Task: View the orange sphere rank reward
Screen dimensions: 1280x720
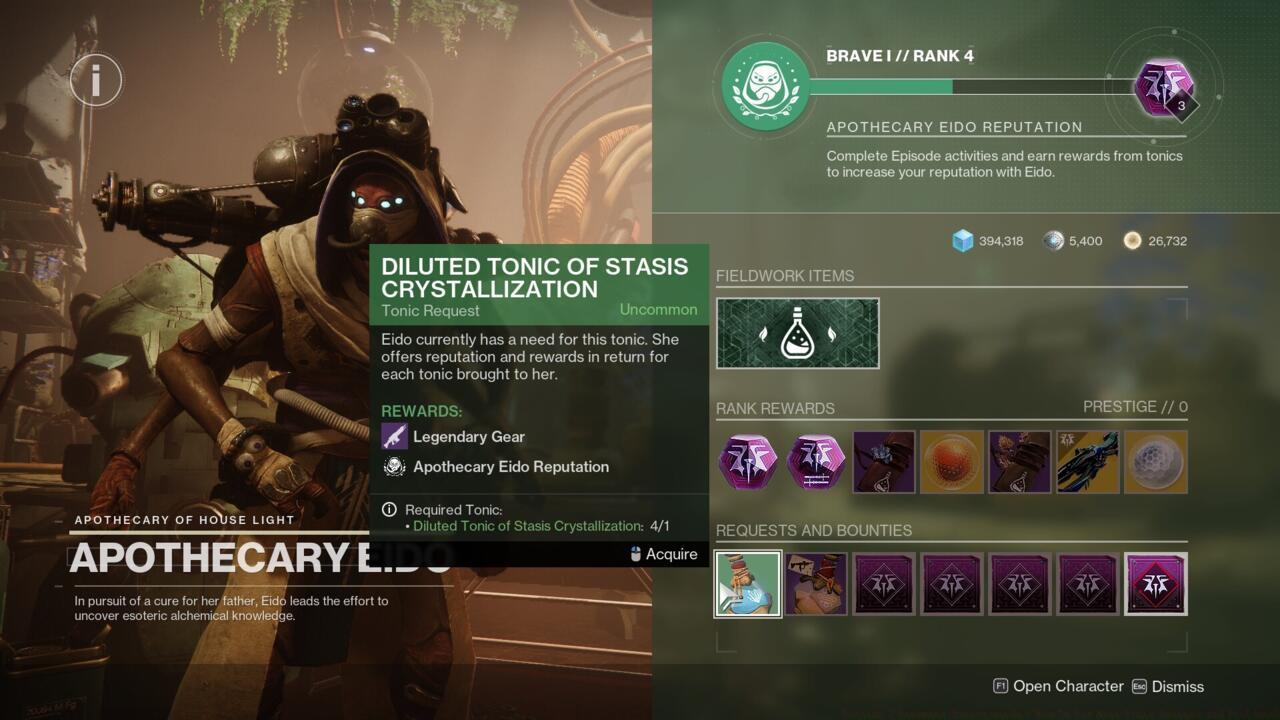Action: coord(952,462)
